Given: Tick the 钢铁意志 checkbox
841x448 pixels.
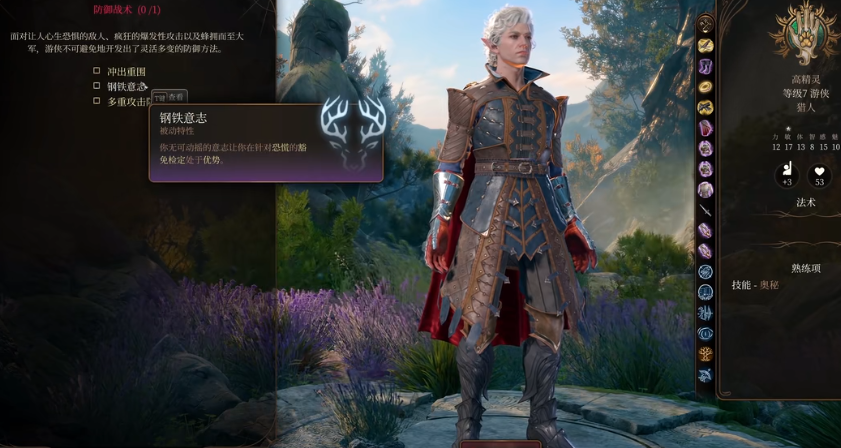Looking at the screenshot, I should [x=97, y=86].
